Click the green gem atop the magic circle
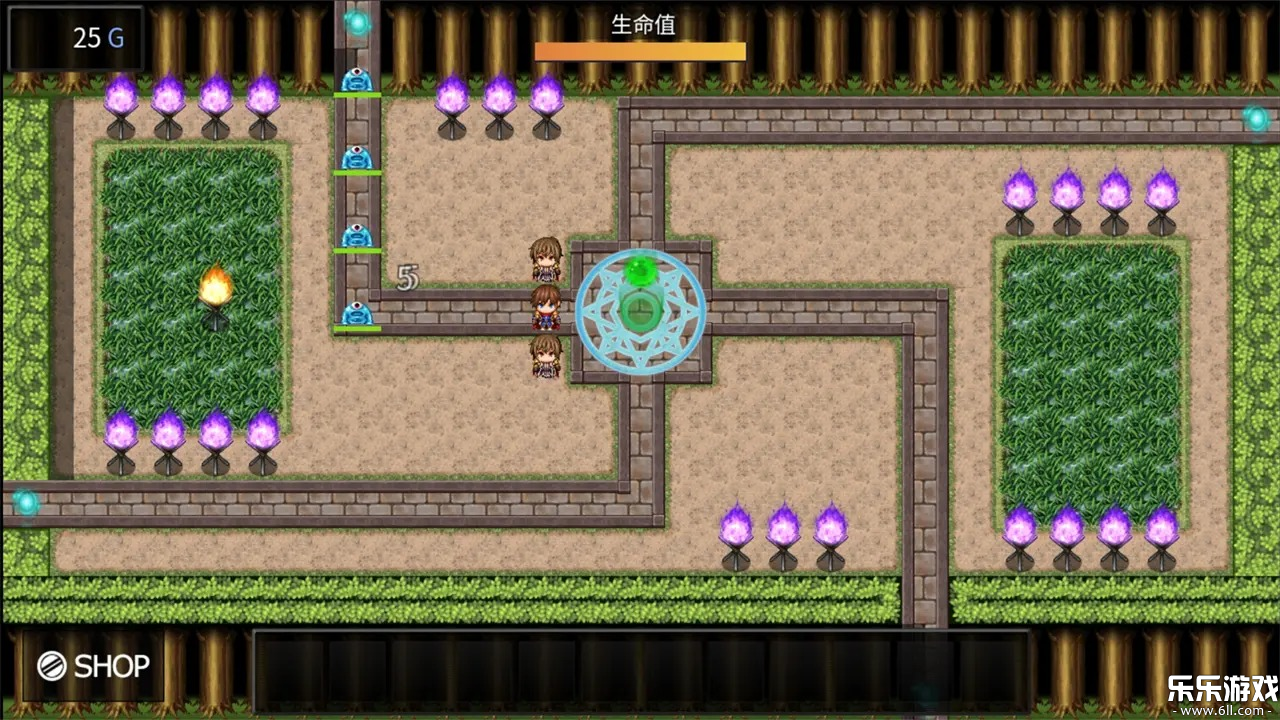This screenshot has width=1280, height=720. pyautogui.click(x=640, y=268)
